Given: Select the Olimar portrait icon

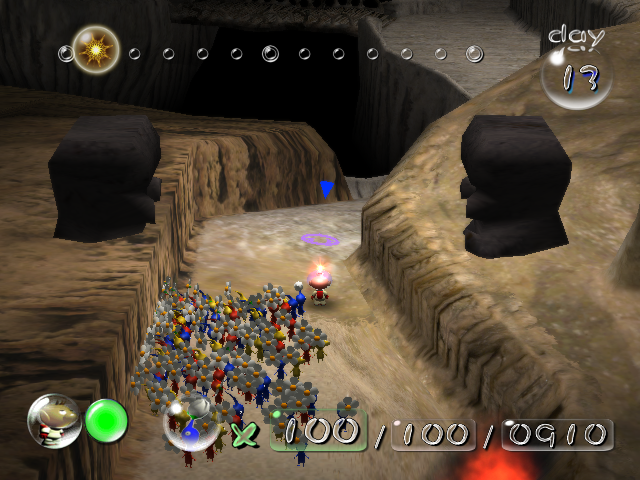Looking at the screenshot, I should 54,421.
